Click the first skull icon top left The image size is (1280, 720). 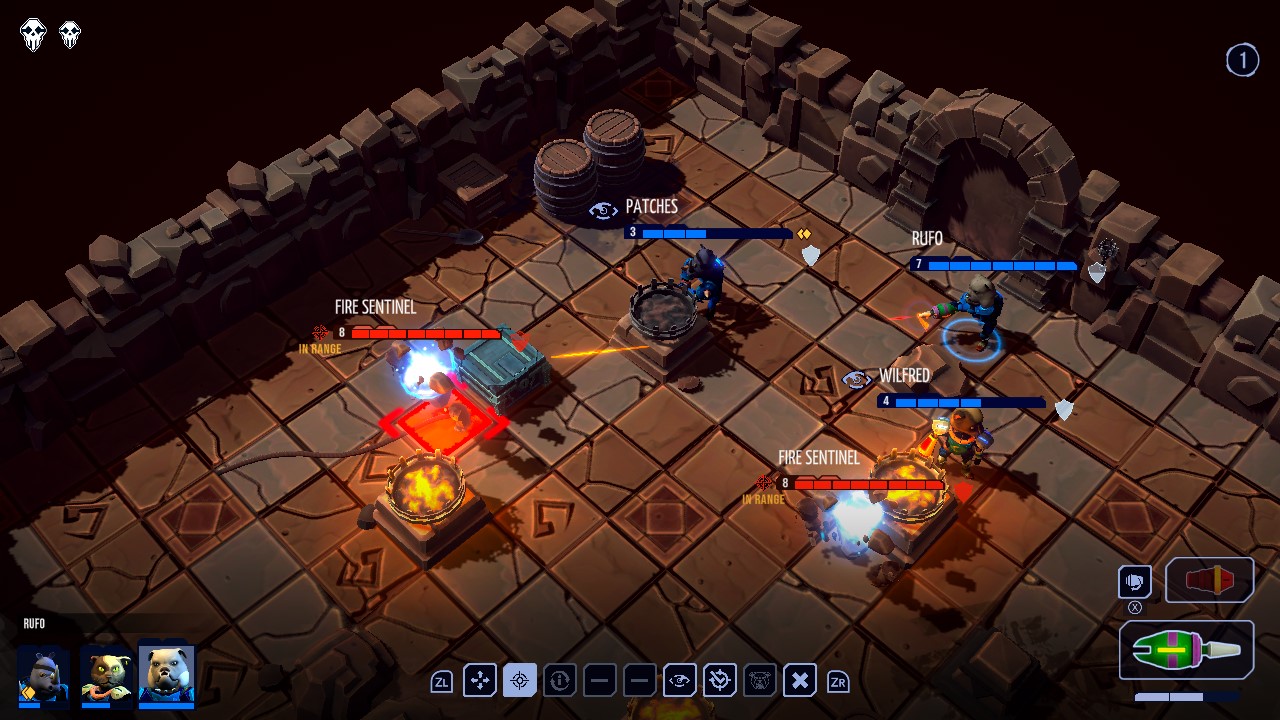(x=33, y=34)
